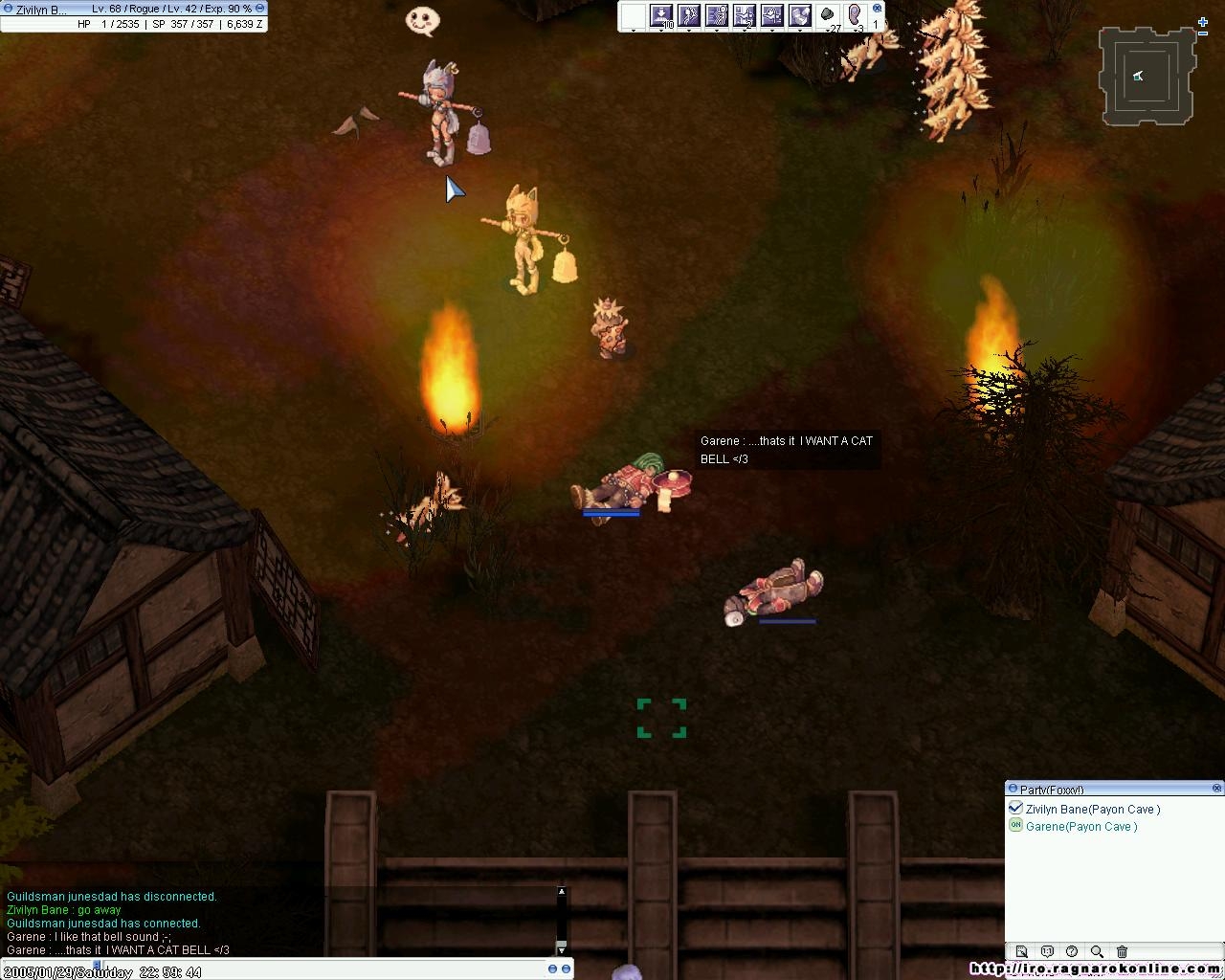Select Garene in the party list
The image size is (1225, 980).
1080,827
